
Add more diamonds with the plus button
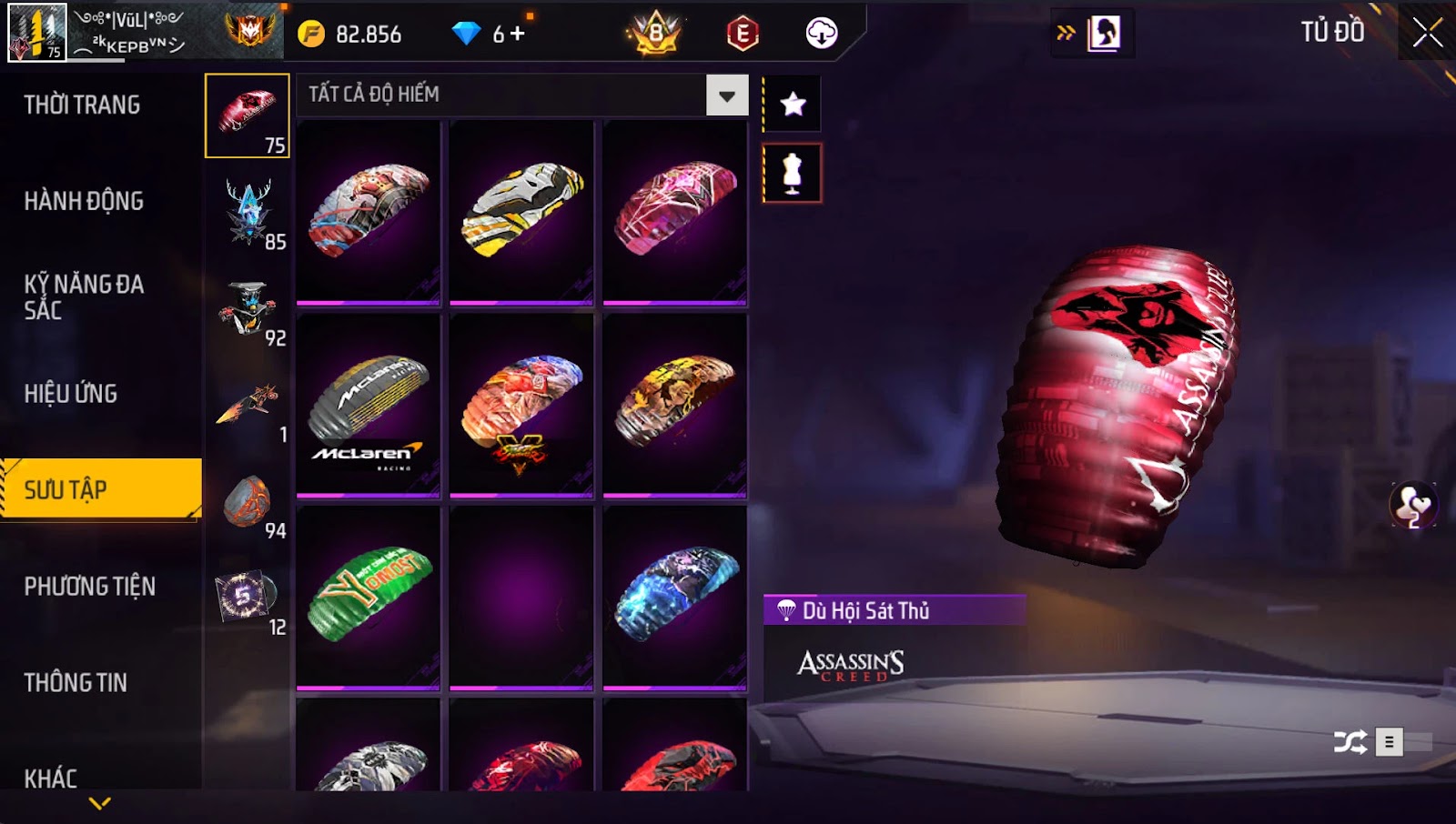(517, 35)
